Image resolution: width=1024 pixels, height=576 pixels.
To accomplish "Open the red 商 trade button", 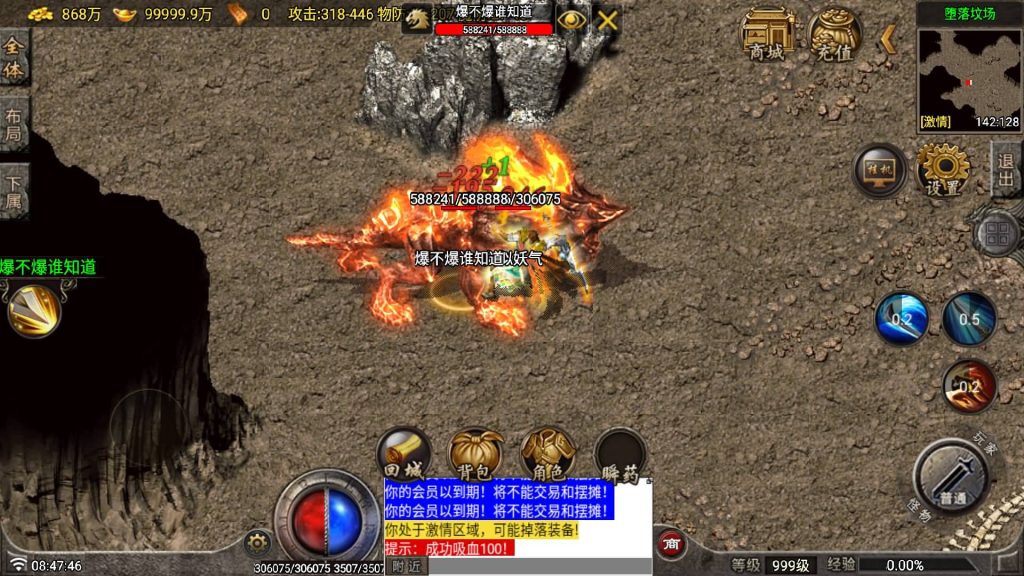I will point(671,543).
